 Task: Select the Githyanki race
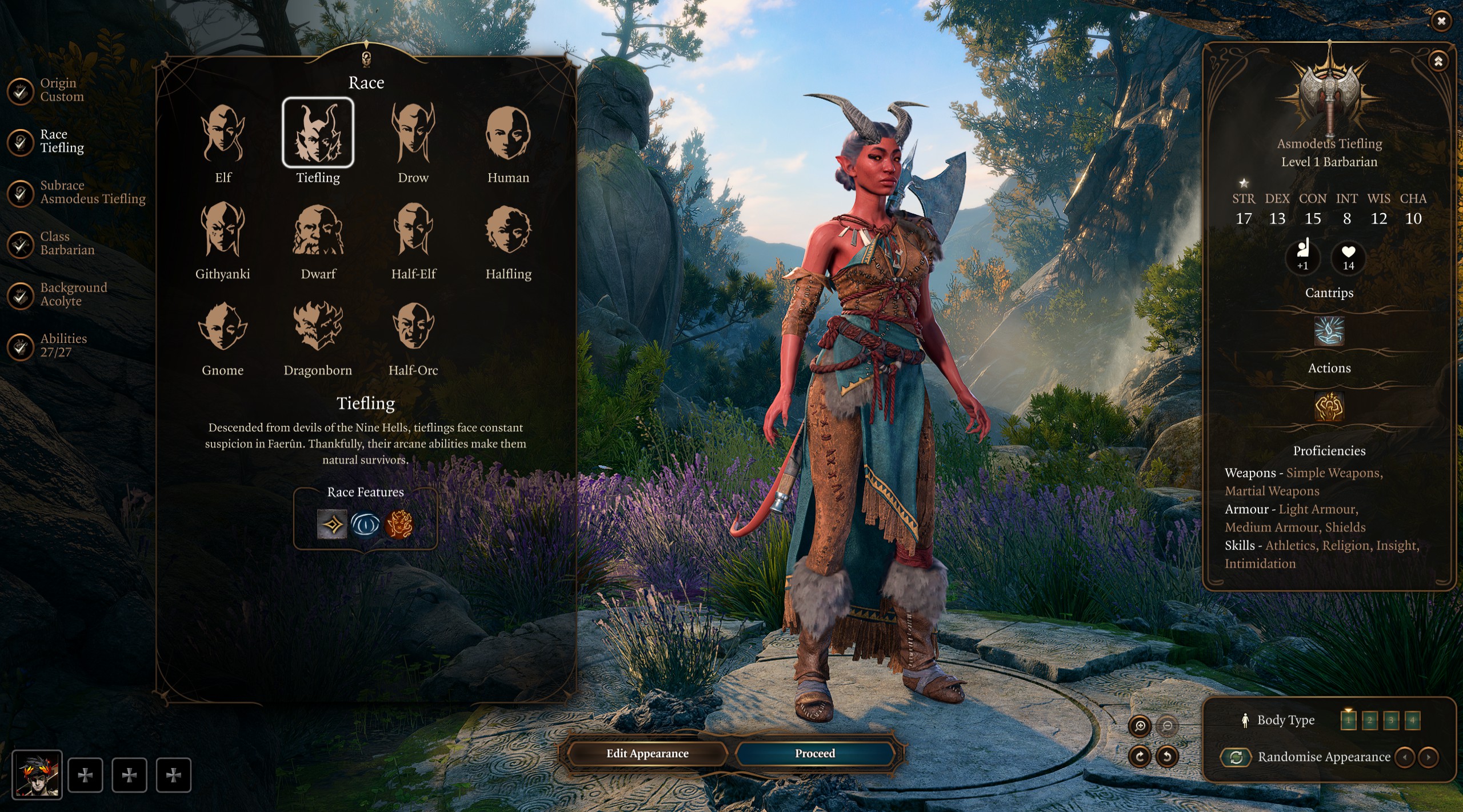click(223, 230)
